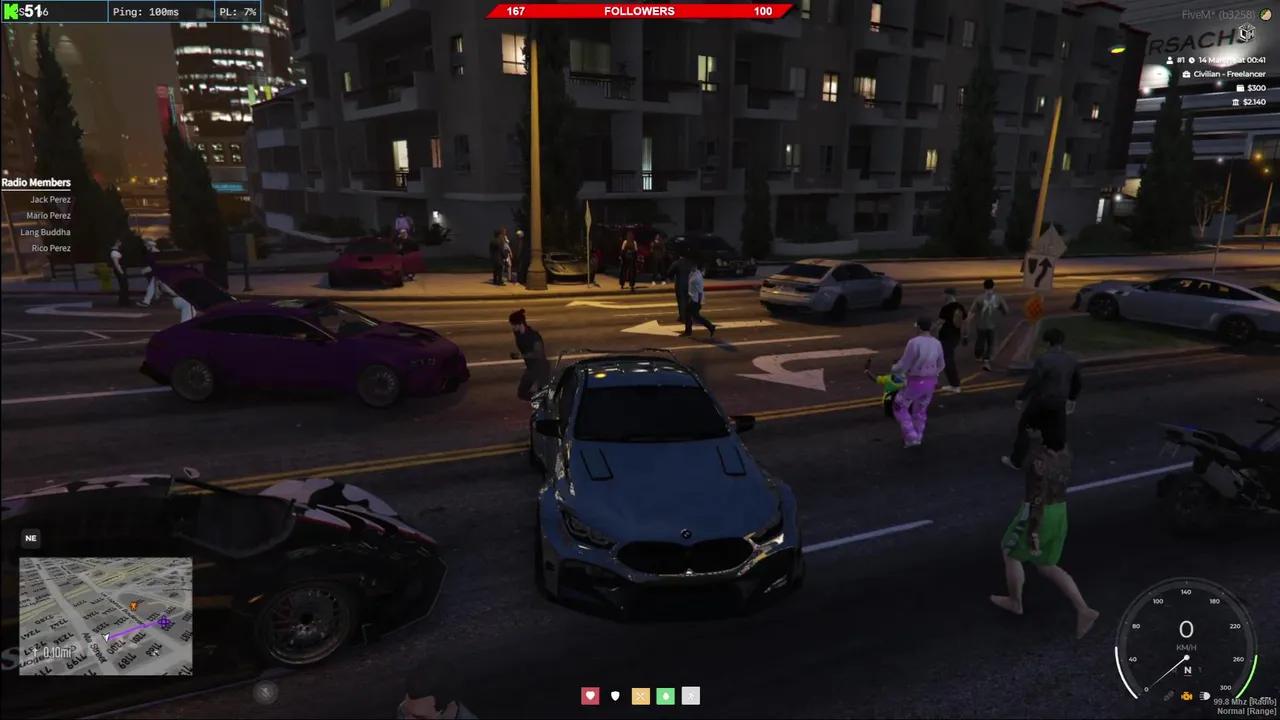Open the yellow food status icon
Viewport: 1280px width, 720px height.
(640, 695)
